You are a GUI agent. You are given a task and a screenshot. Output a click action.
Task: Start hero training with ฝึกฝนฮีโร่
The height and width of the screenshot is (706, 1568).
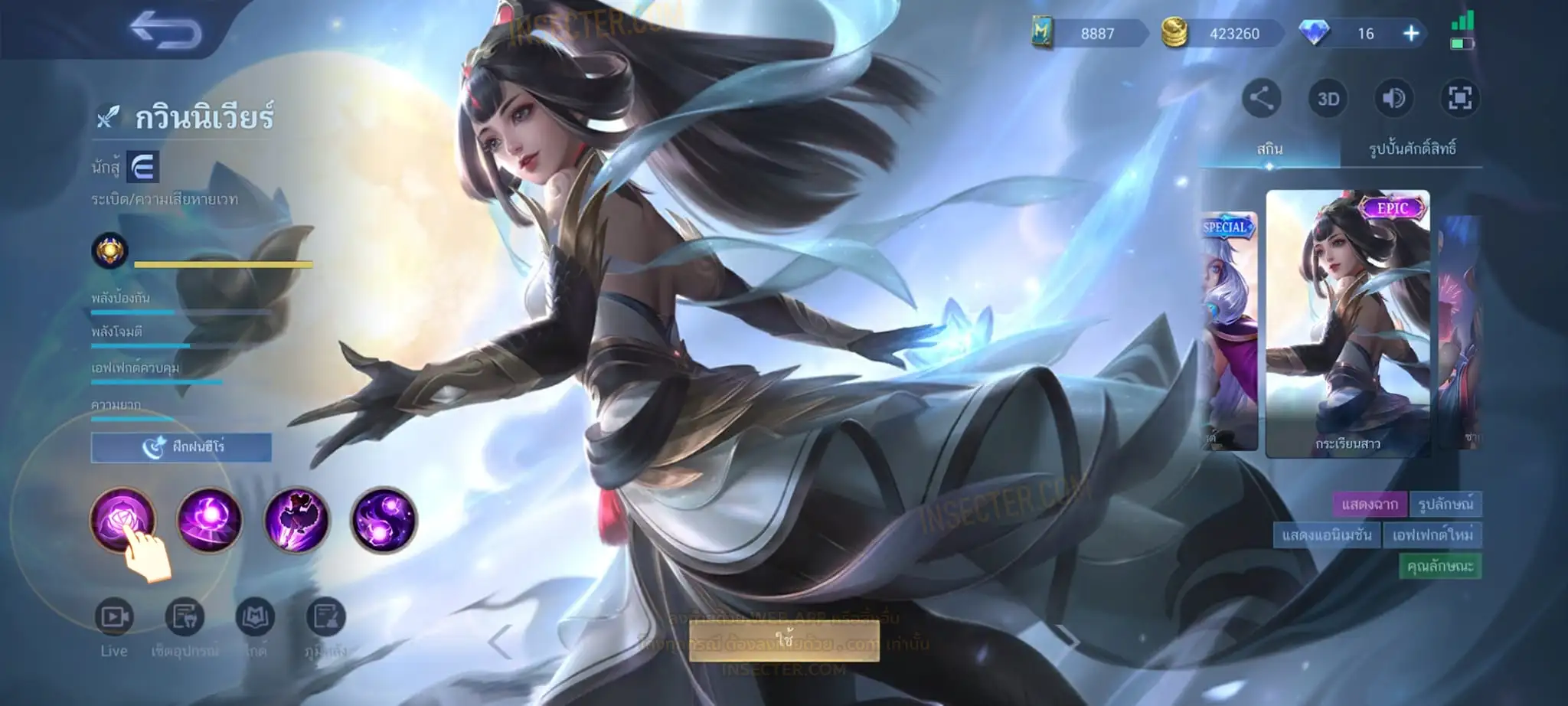(x=181, y=447)
